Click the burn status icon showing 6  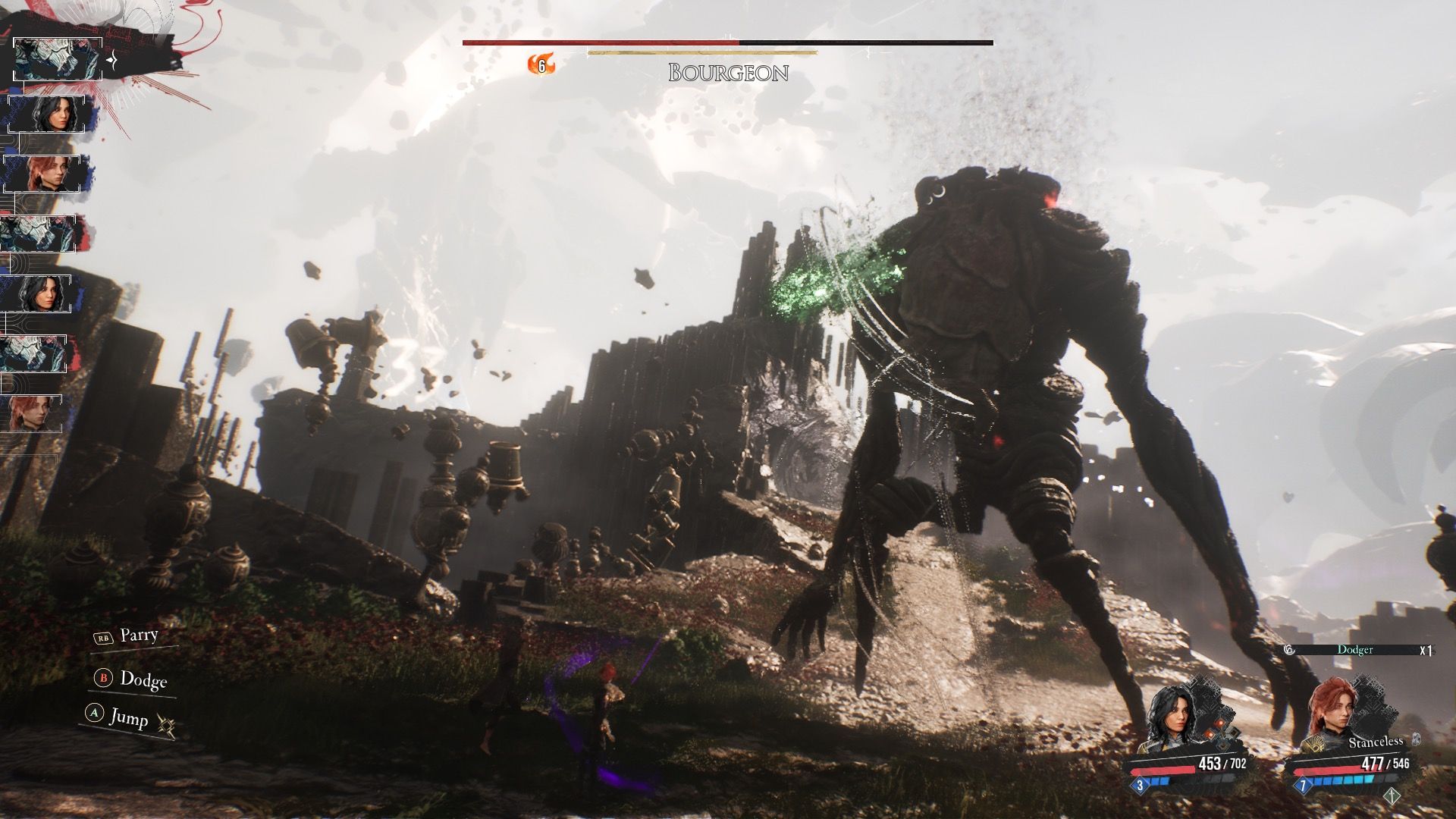click(x=541, y=66)
